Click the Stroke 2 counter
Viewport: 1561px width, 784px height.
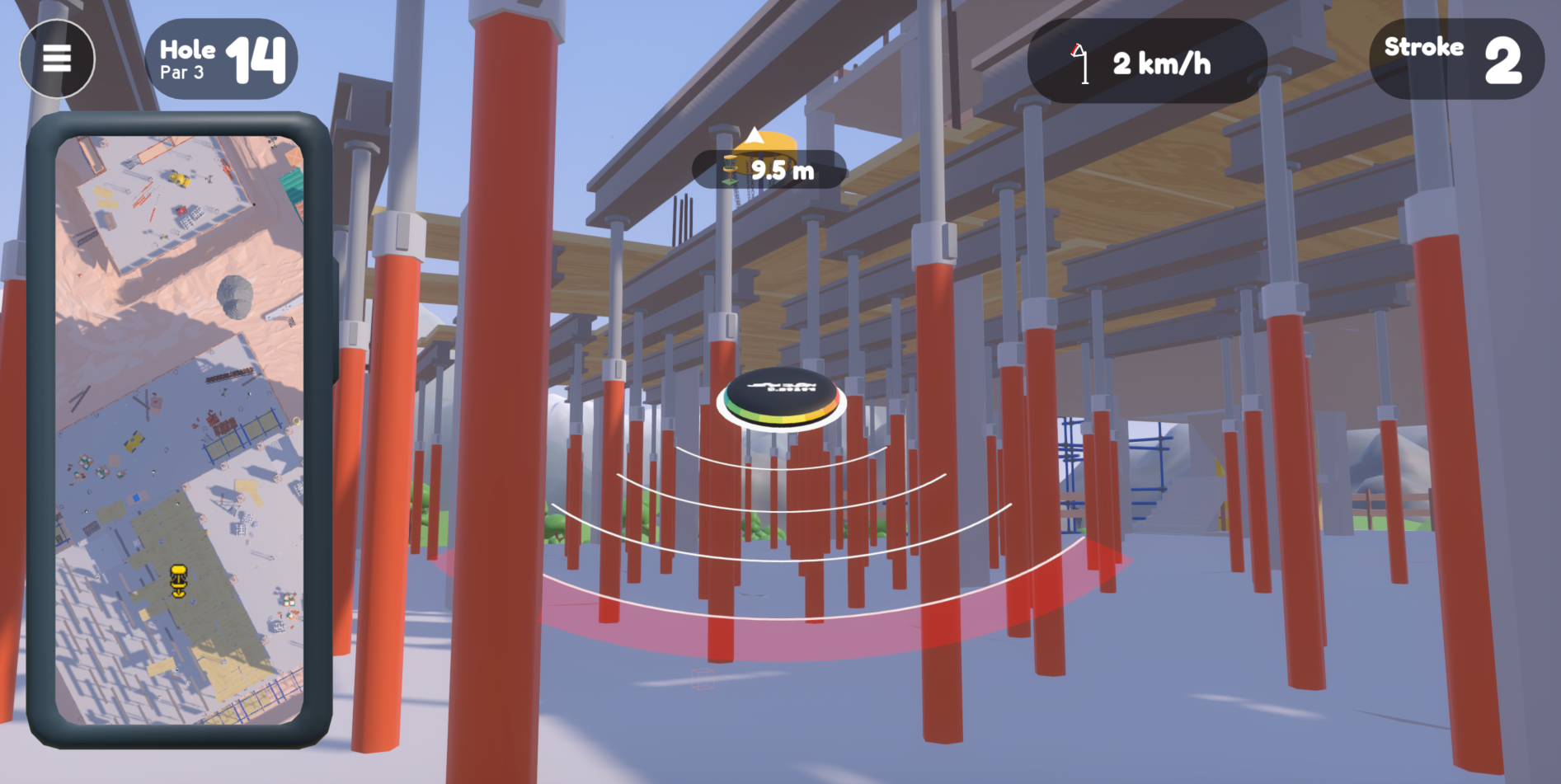[x=1455, y=58]
